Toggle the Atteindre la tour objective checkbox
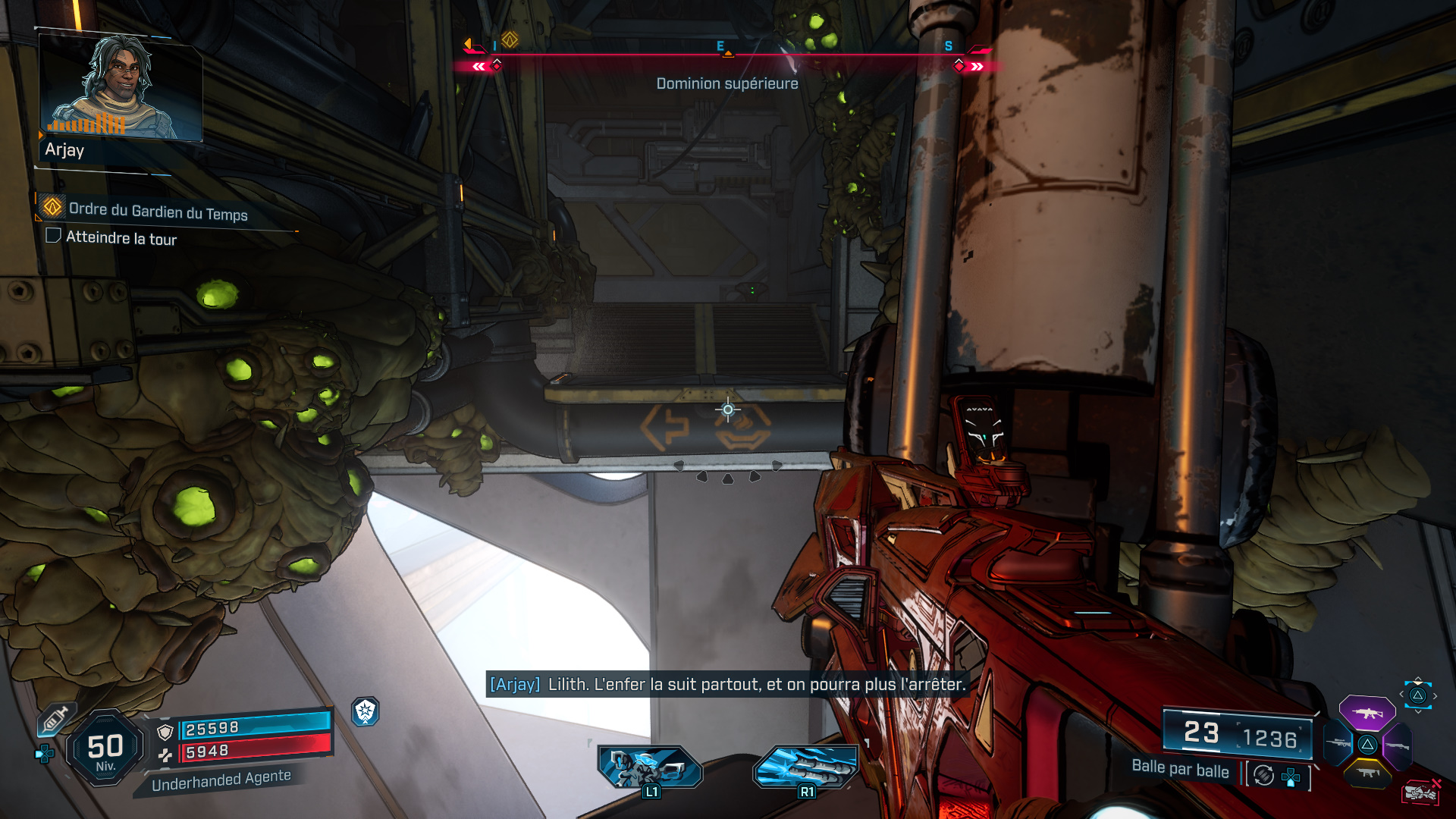Image resolution: width=1456 pixels, height=819 pixels. 53,236
